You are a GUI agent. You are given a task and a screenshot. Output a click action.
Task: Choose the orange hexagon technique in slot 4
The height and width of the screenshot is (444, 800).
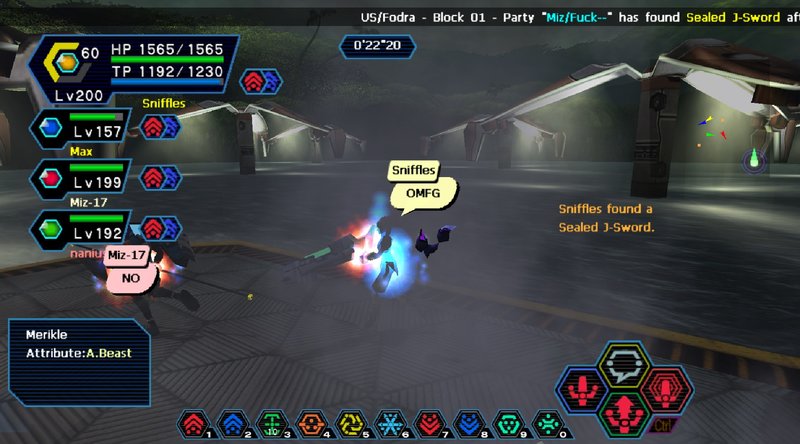click(310, 424)
